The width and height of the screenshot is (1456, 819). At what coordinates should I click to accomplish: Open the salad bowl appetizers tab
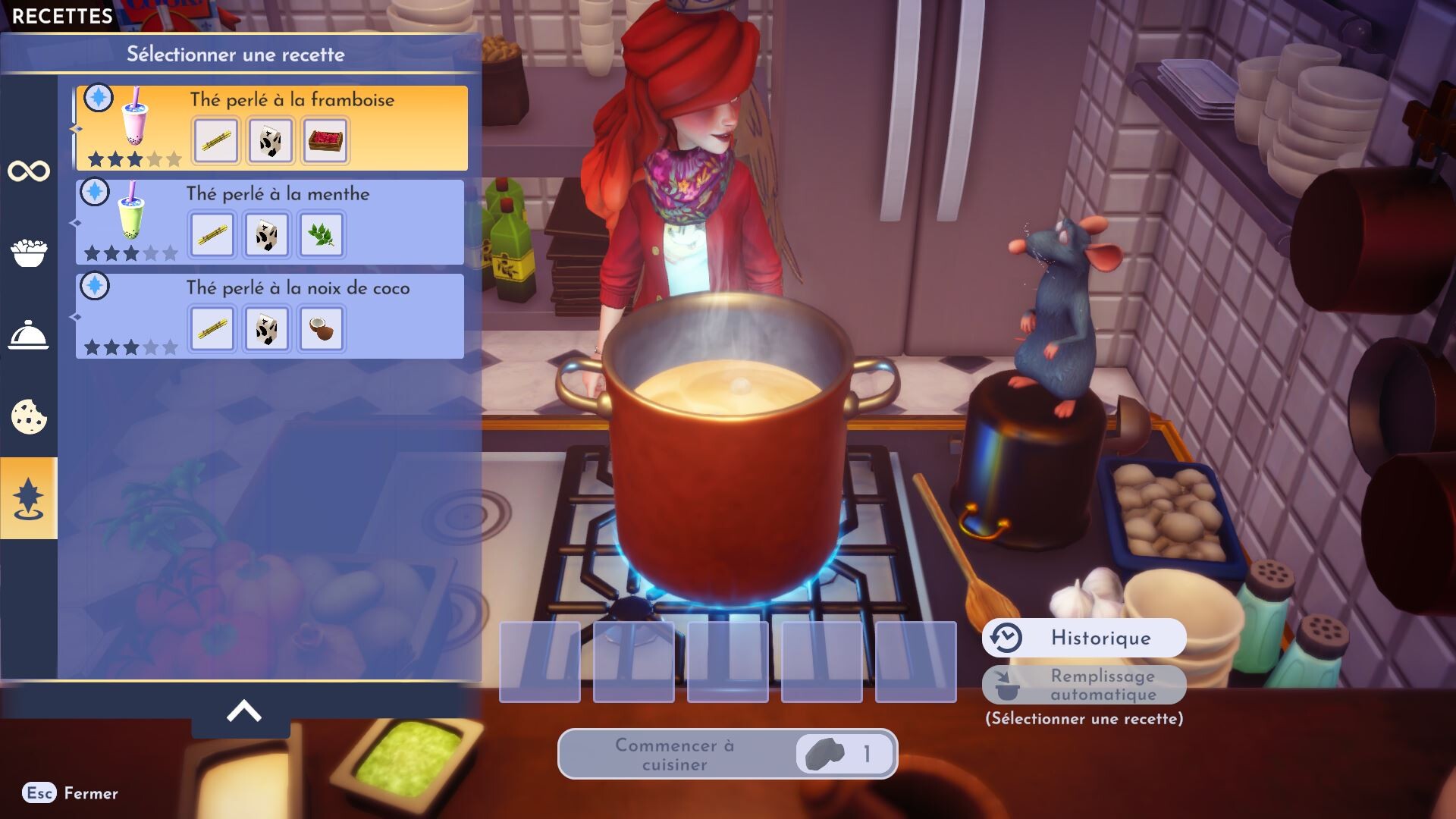click(29, 253)
